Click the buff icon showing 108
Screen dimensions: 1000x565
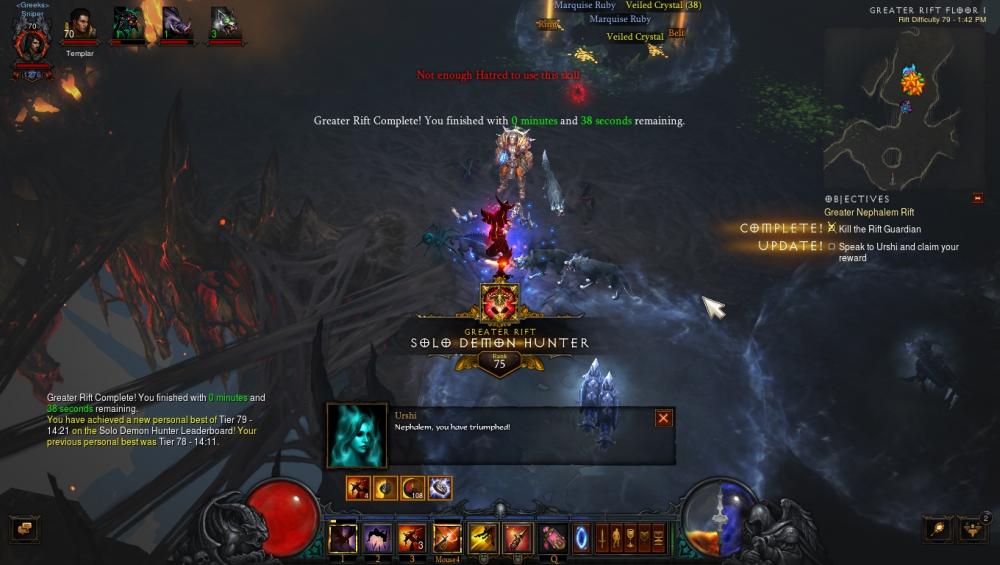point(412,488)
